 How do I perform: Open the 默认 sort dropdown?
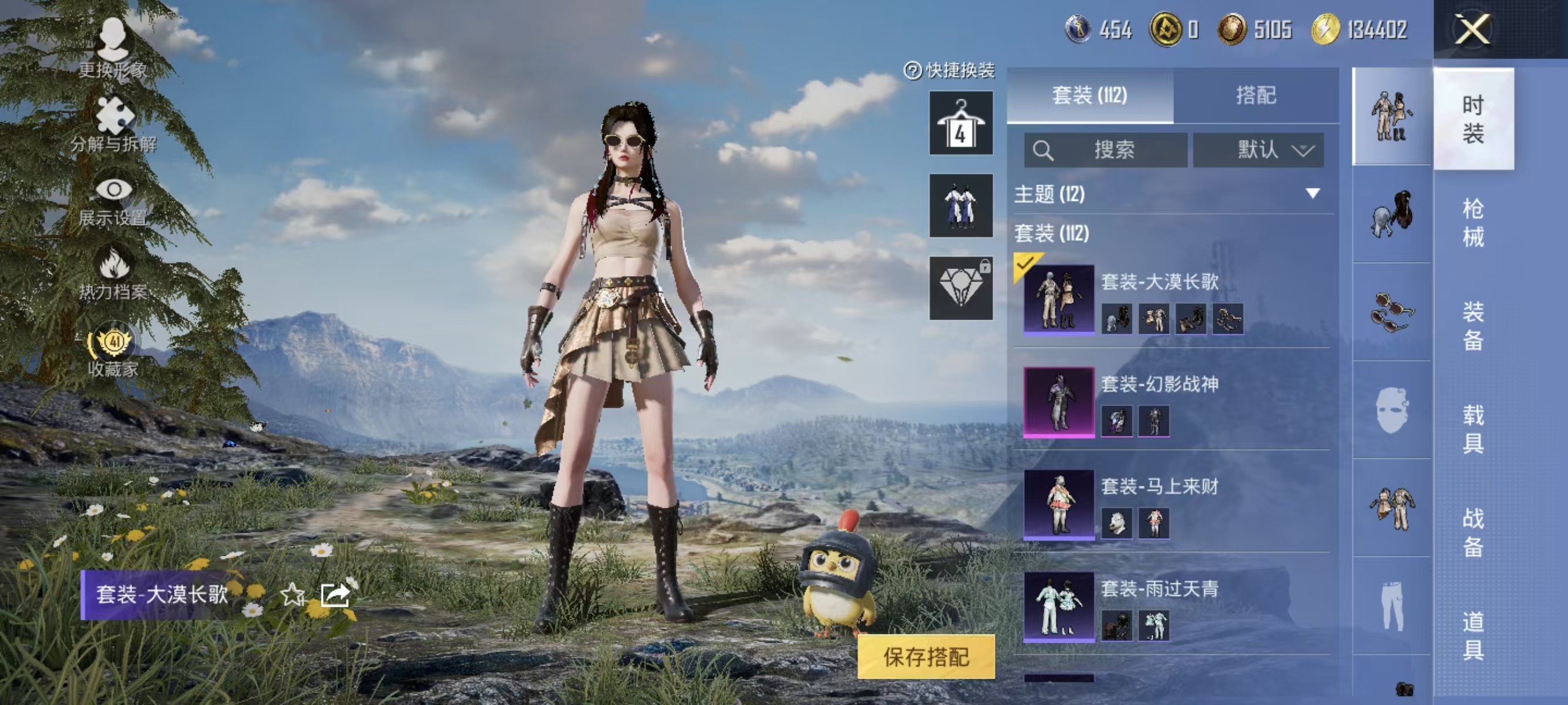coord(1258,150)
